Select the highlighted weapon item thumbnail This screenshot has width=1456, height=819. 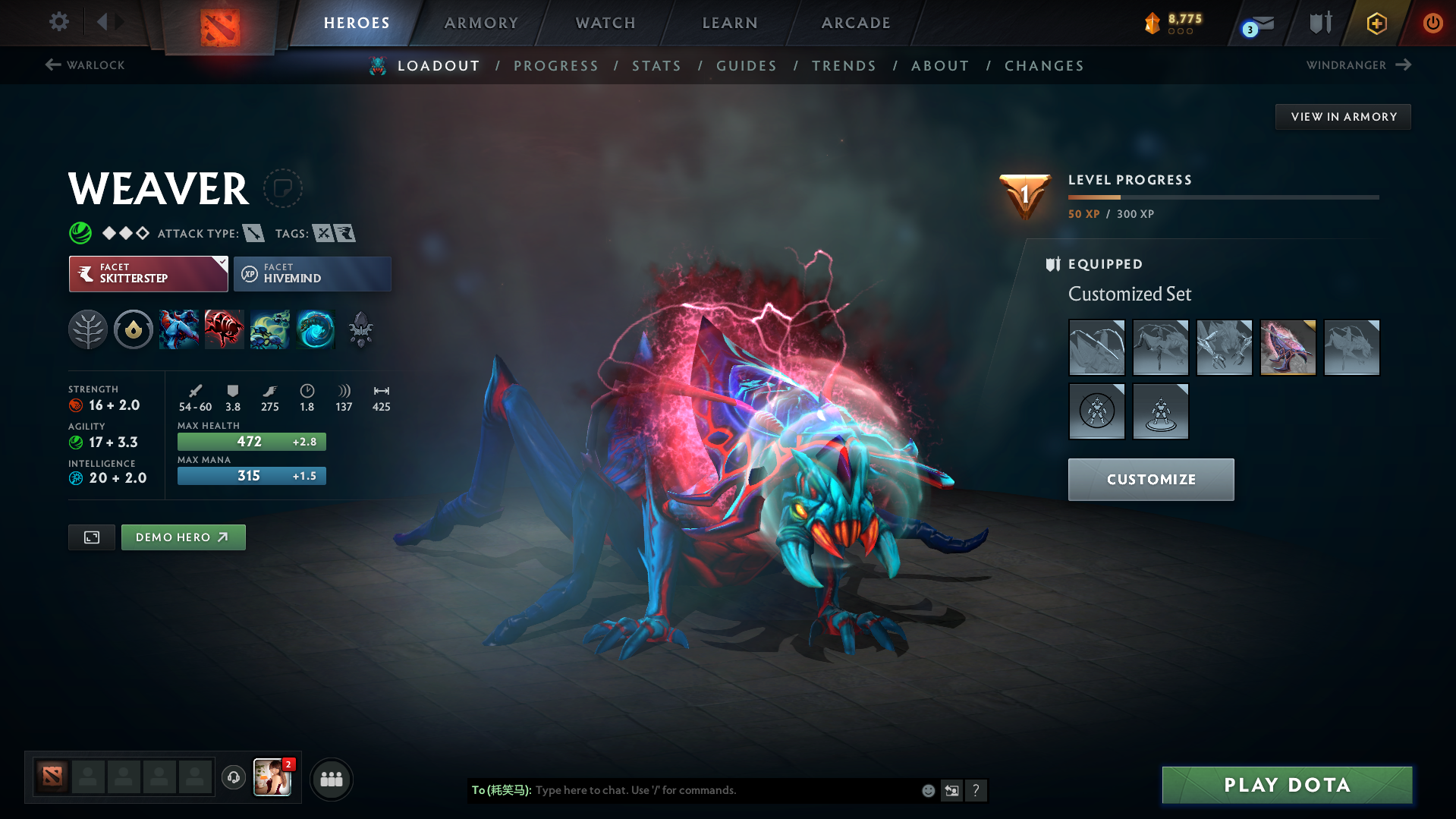(1288, 347)
